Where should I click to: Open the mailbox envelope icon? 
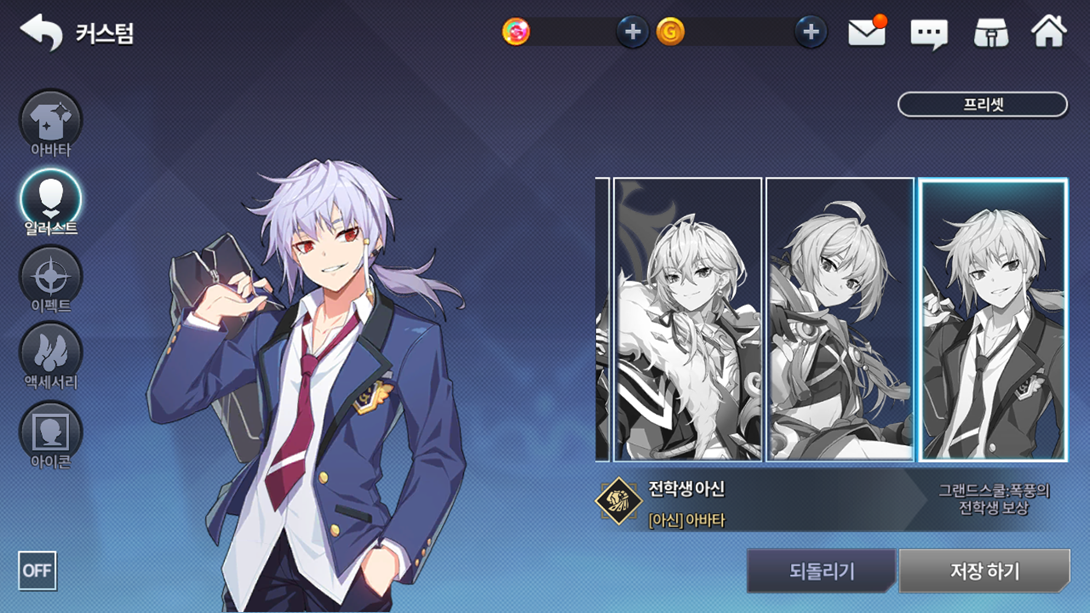point(866,33)
